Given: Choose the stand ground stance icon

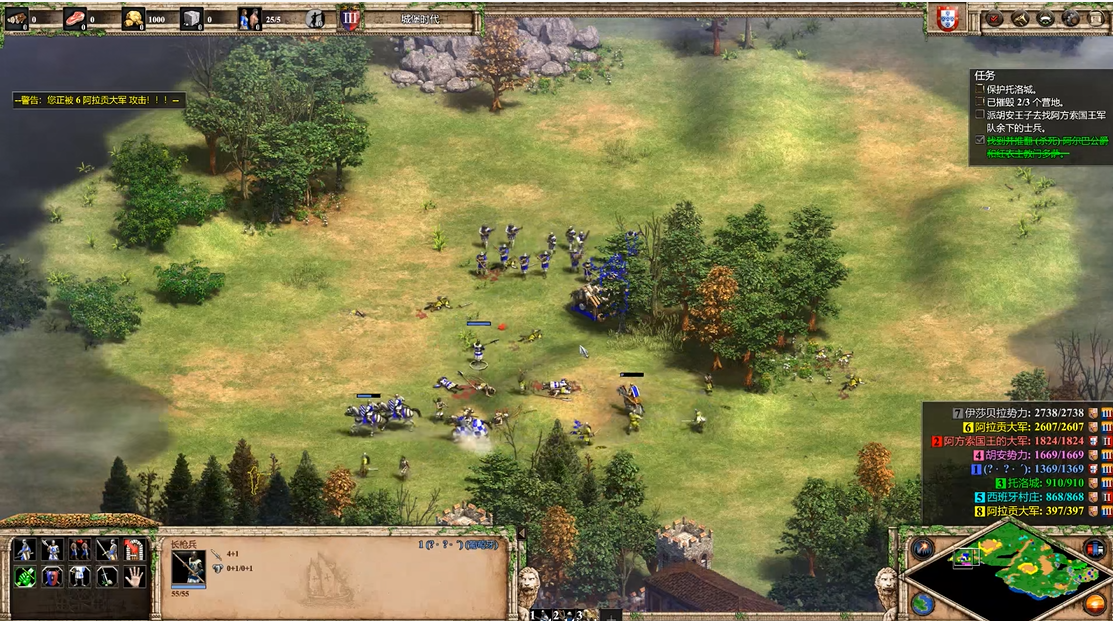Looking at the screenshot, I should point(79,576).
